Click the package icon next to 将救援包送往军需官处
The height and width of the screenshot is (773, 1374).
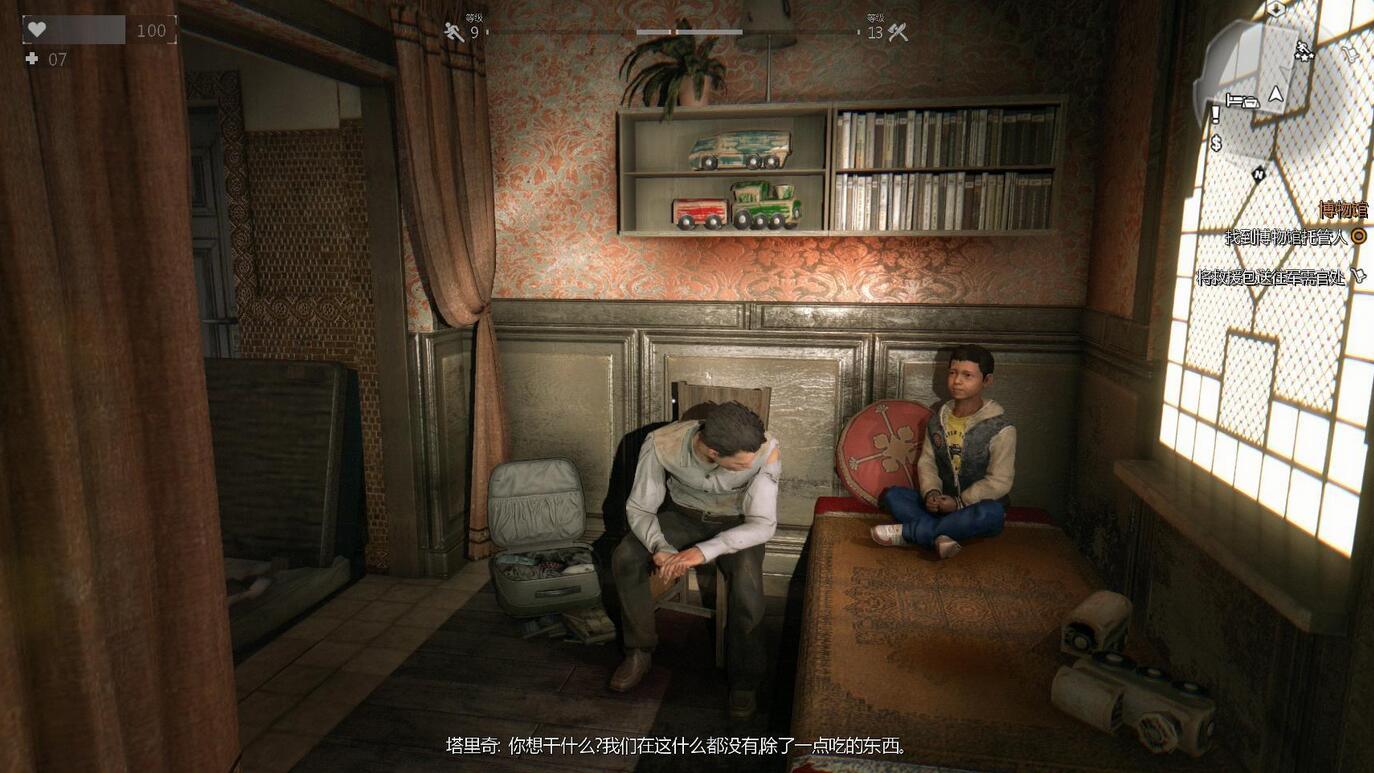[1359, 276]
